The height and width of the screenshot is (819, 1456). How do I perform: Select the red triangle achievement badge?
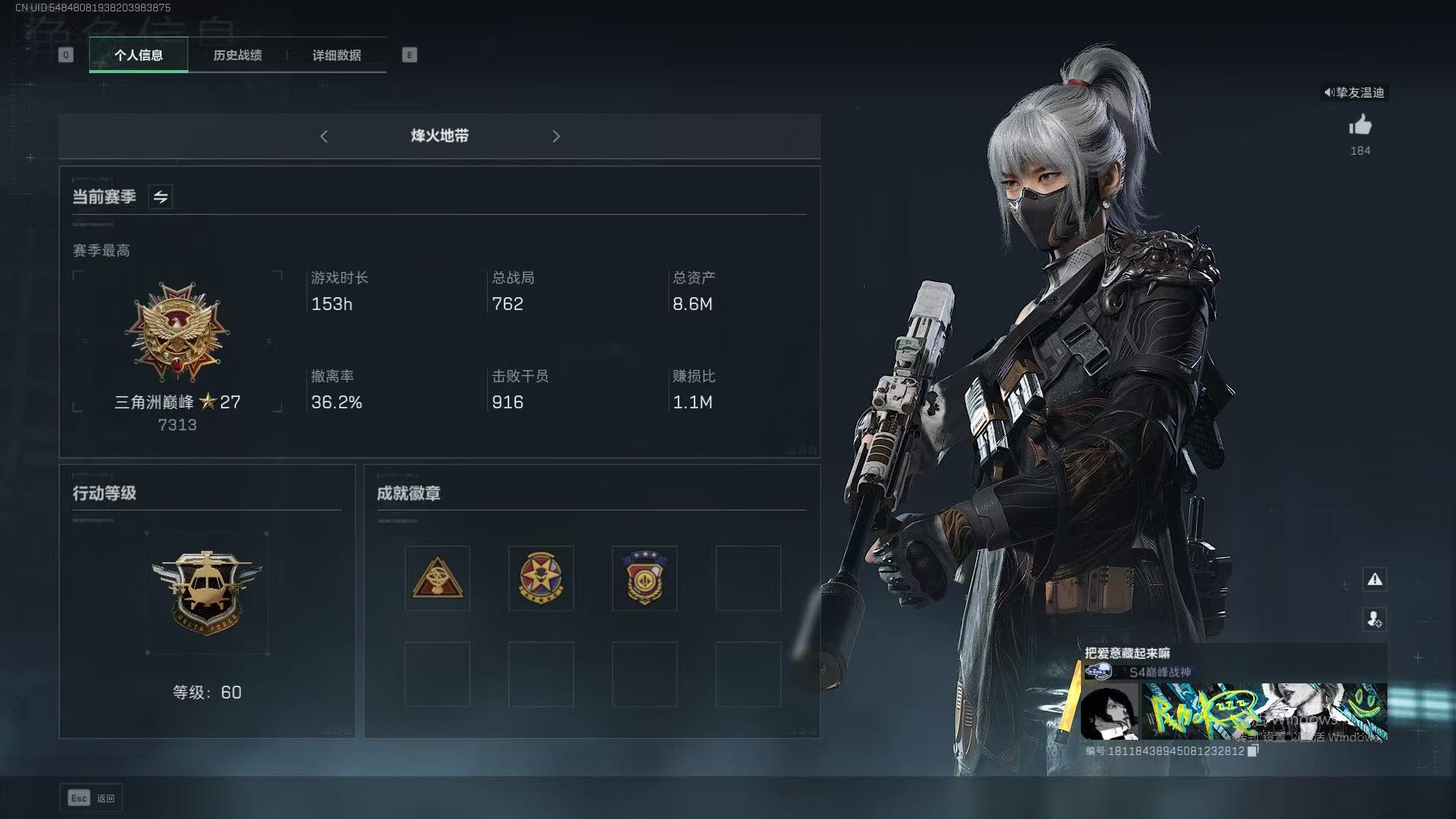click(437, 578)
